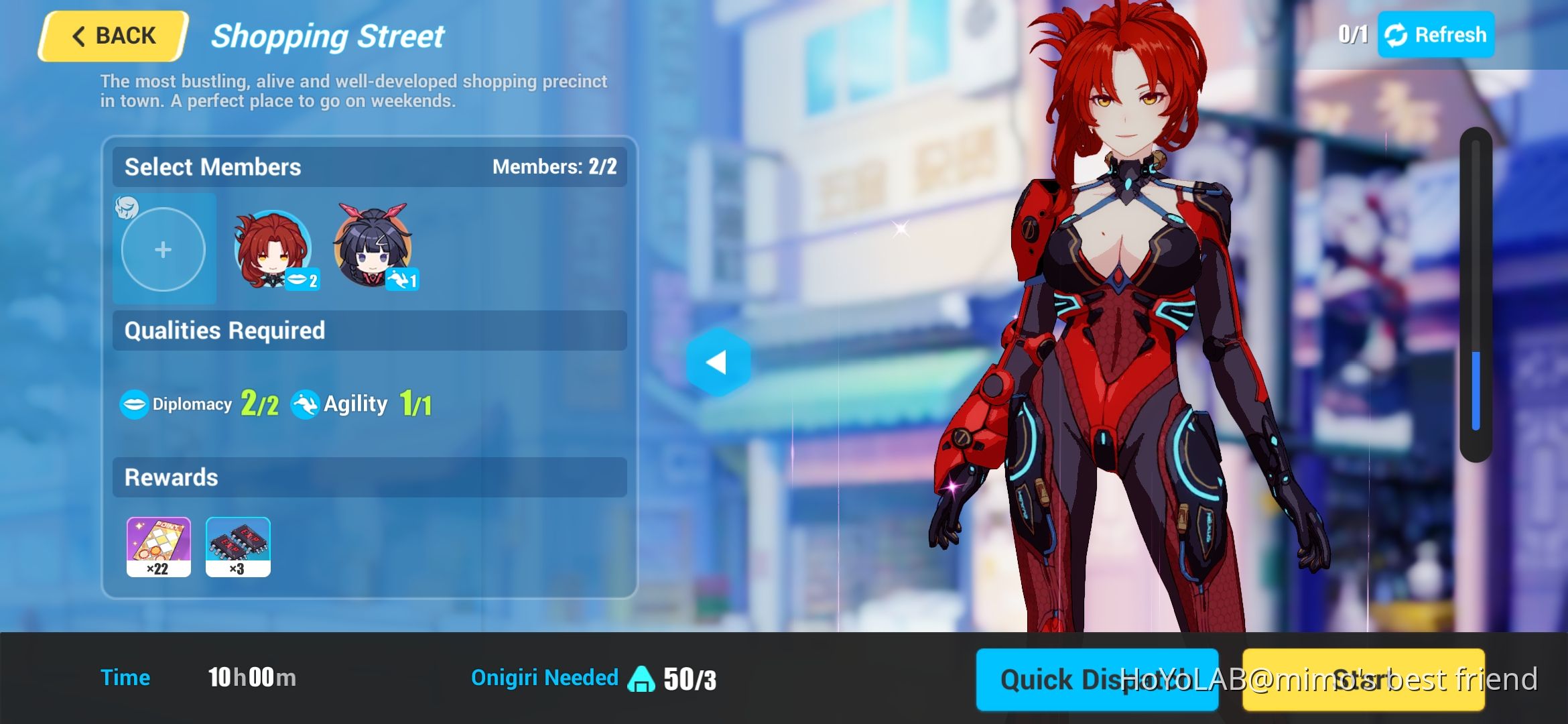Use Quick Dispatch for this mission
1568x724 pixels.
tap(1097, 679)
